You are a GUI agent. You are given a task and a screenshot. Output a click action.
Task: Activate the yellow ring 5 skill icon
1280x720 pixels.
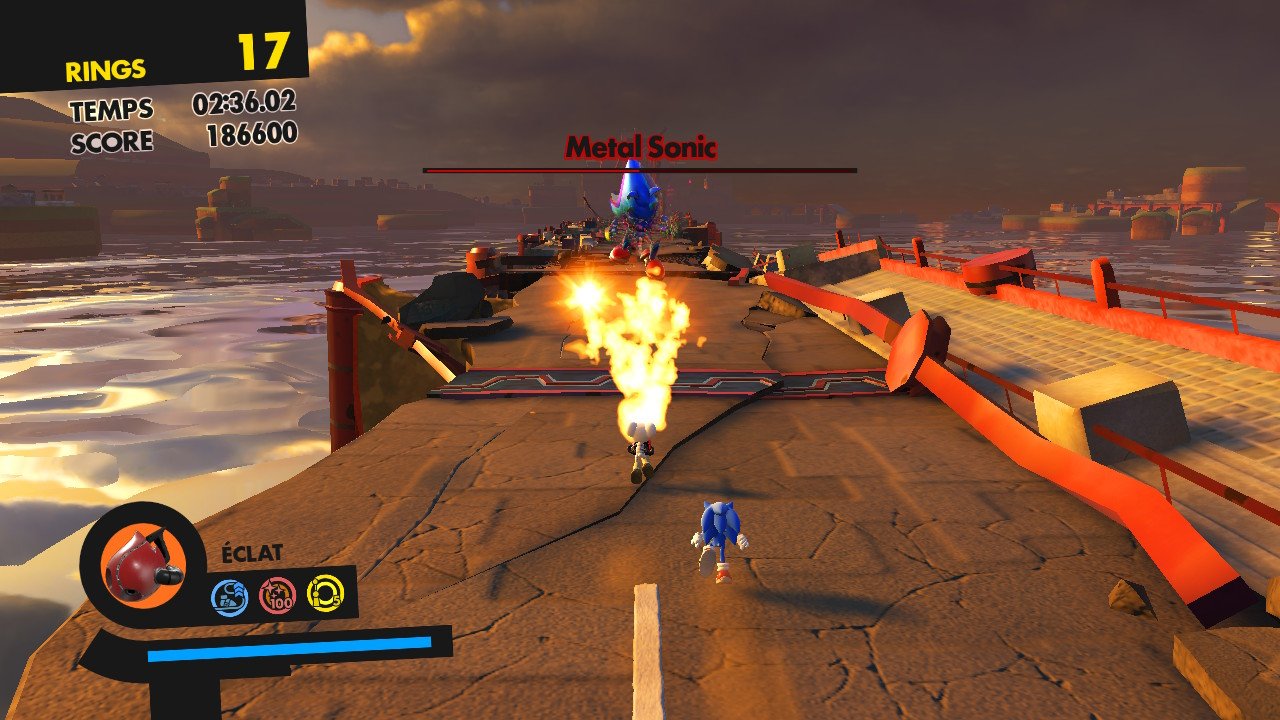(x=325, y=592)
